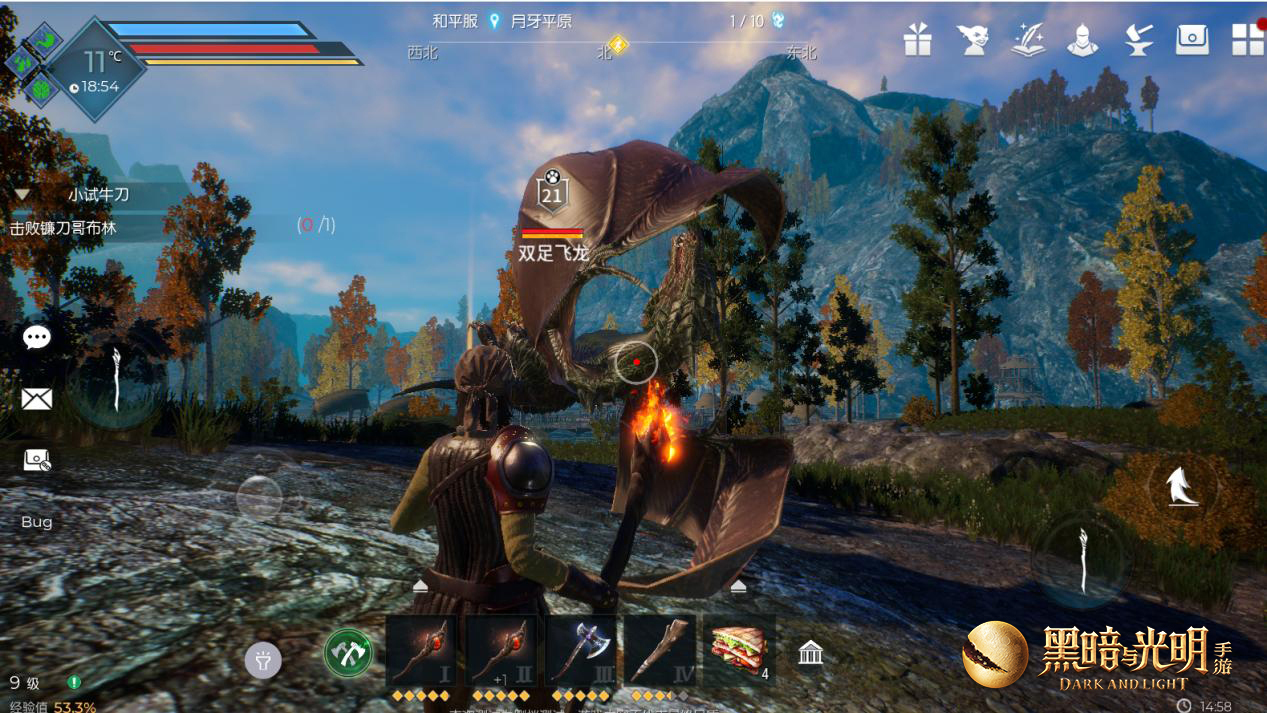Open the knight helmet character icon
The height and width of the screenshot is (713, 1267).
coord(1082,39)
